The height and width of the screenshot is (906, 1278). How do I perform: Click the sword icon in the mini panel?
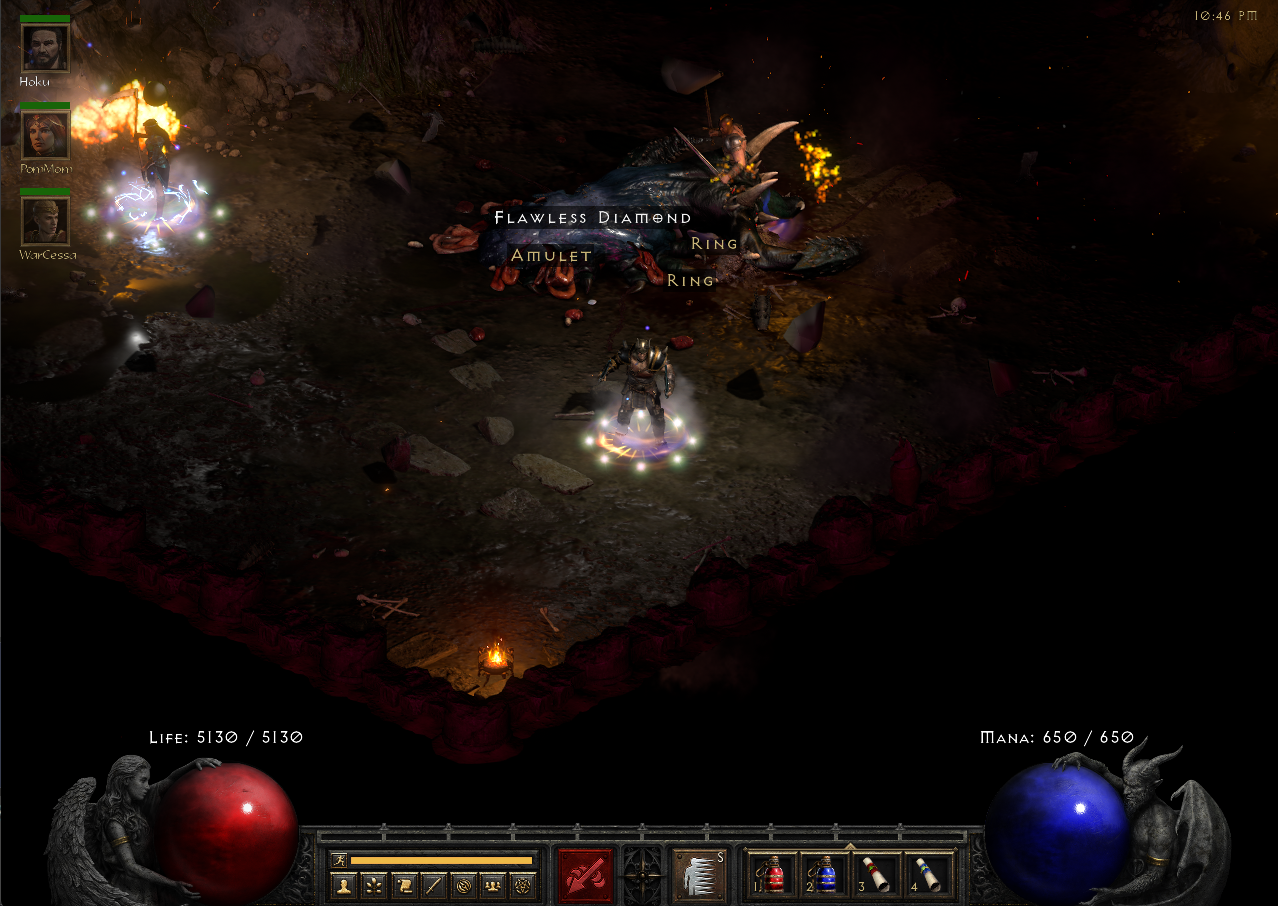click(433, 885)
